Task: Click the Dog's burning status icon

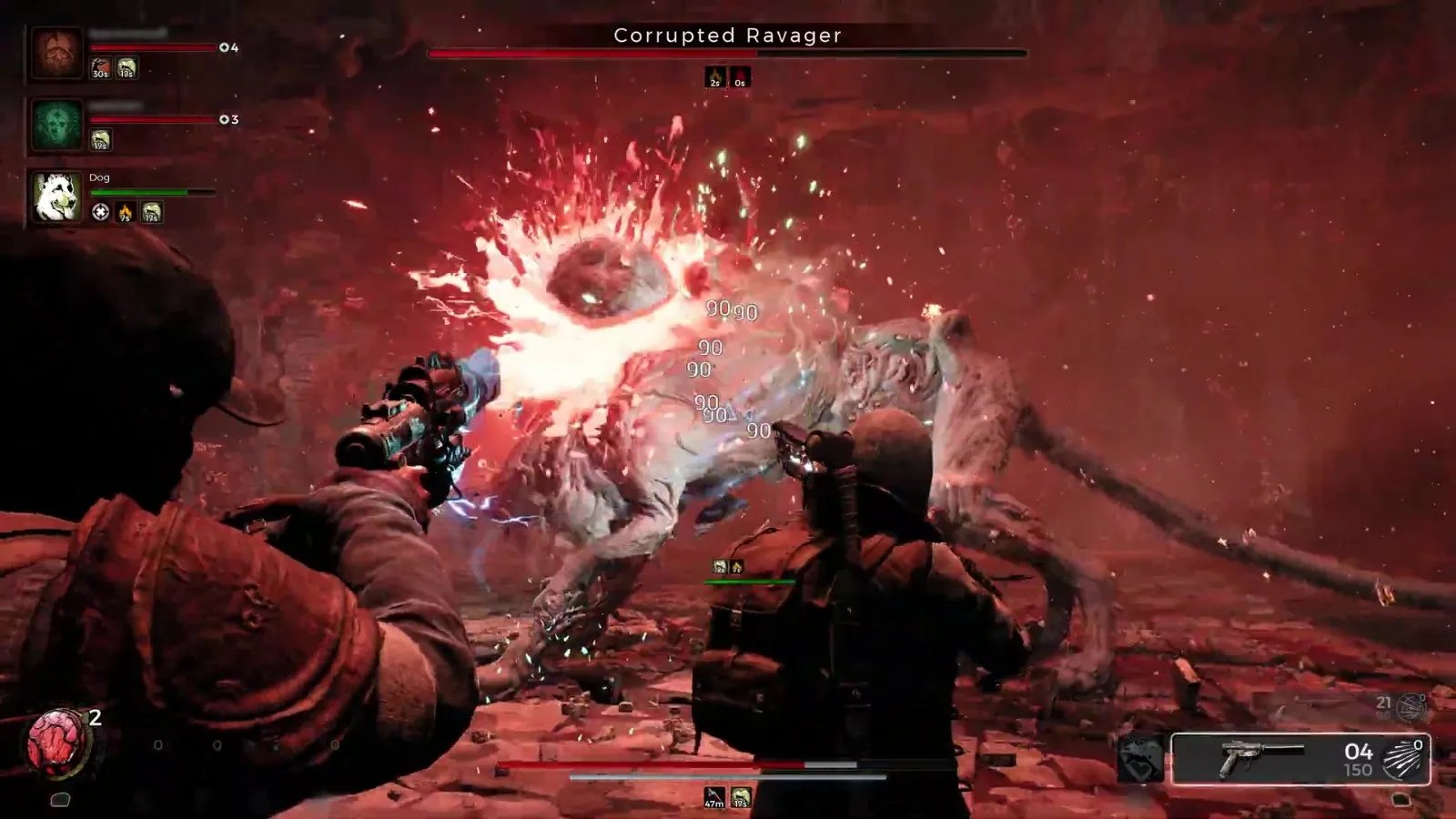Action: (x=126, y=212)
